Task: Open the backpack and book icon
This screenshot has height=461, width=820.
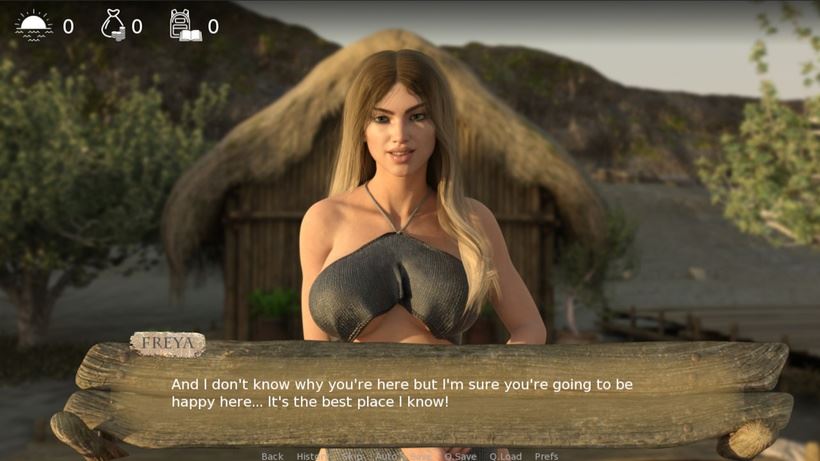Action: [184, 25]
